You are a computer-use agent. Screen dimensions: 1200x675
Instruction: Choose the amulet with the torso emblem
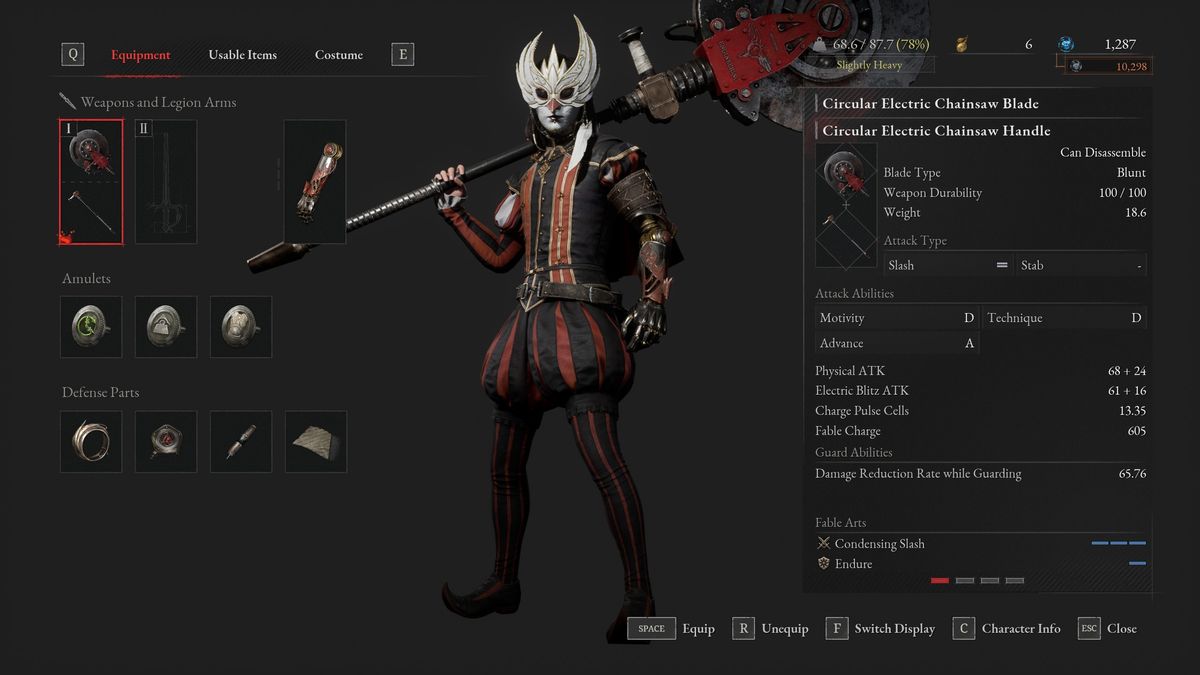point(241,326)
